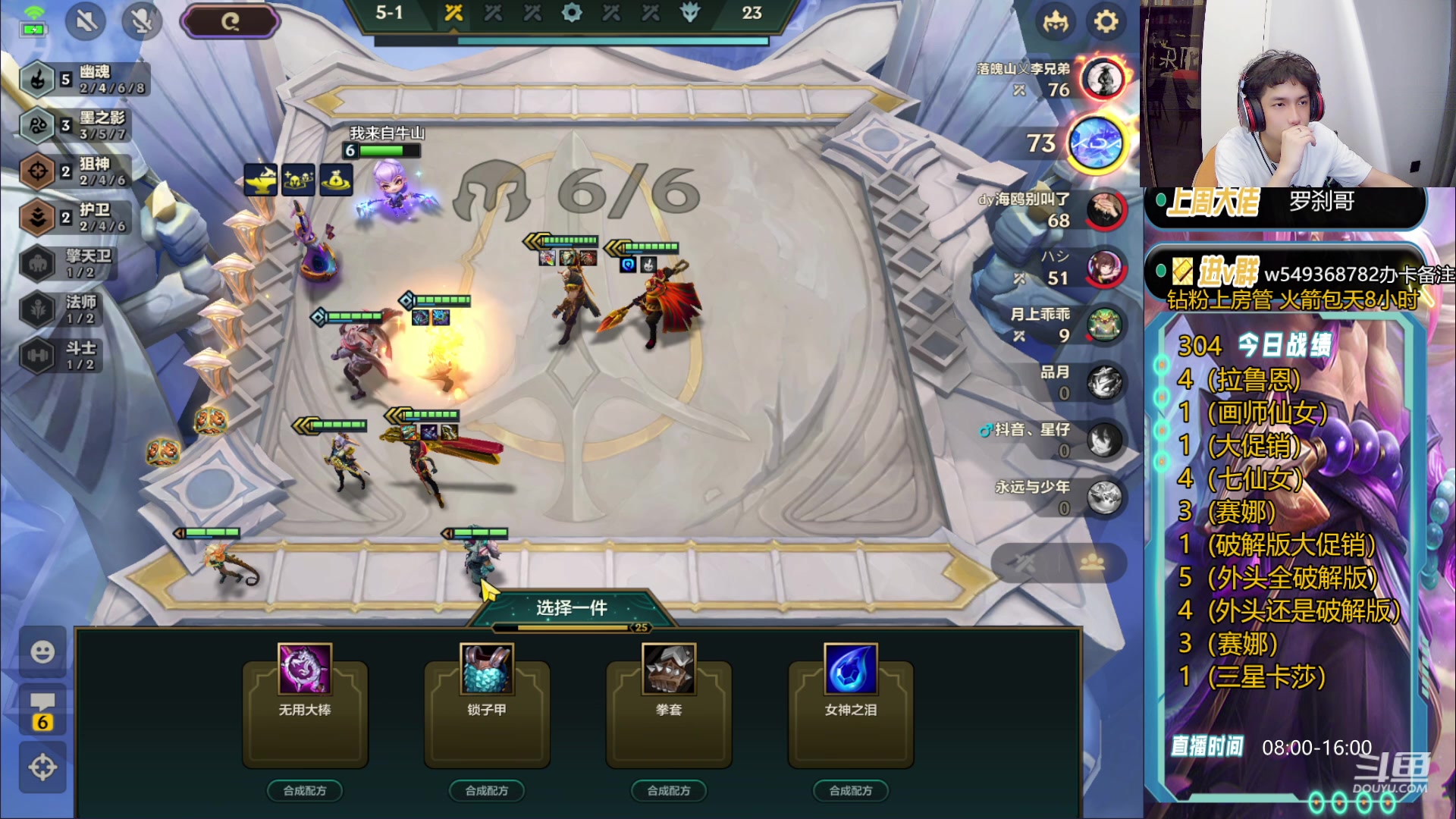Open the chat bubble button
Screen dimensions: 1456x819
(42, 711)
